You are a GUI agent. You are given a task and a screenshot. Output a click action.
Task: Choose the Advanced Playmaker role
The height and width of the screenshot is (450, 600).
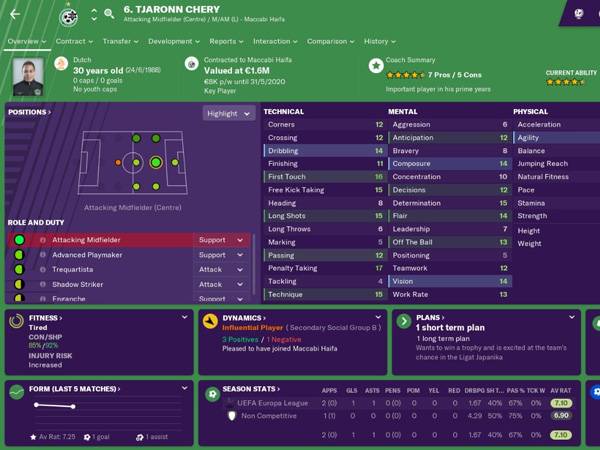coord(110,255)
